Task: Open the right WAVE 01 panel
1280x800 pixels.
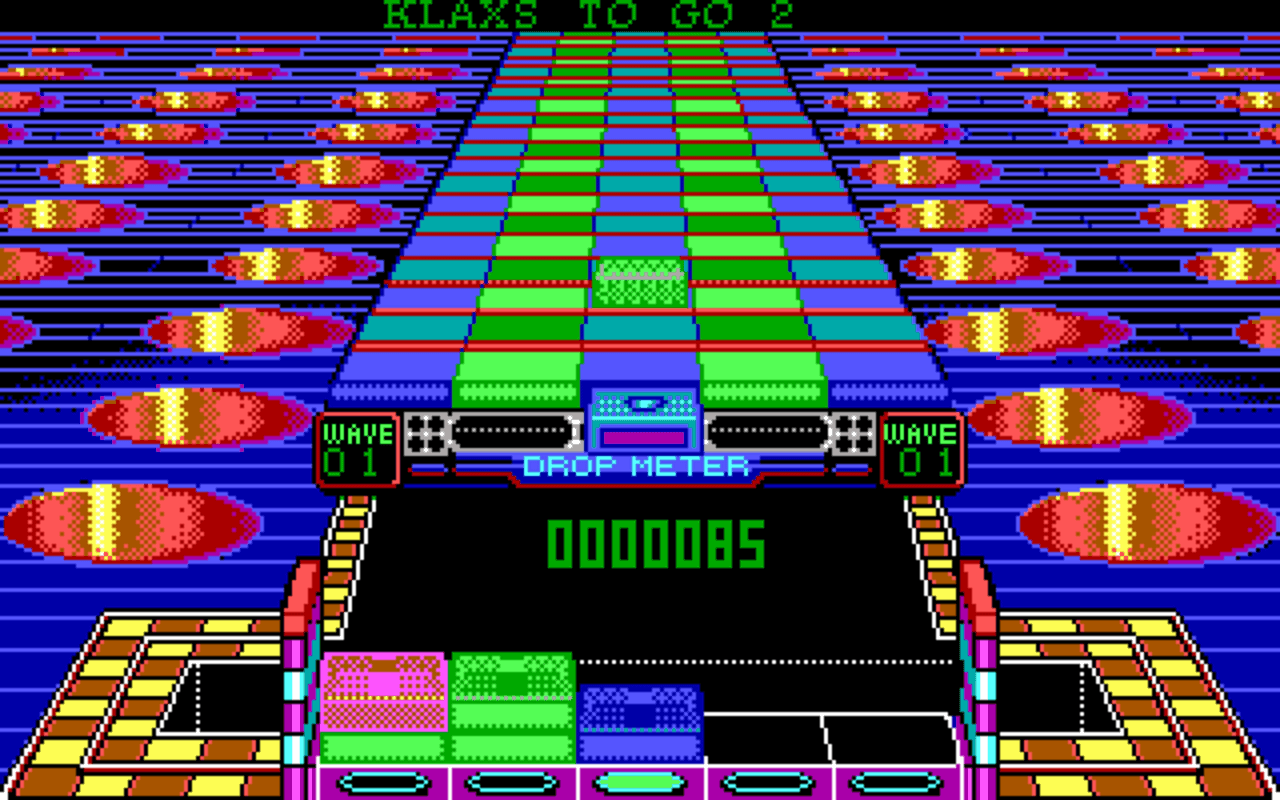Action: tap(922, 445)
